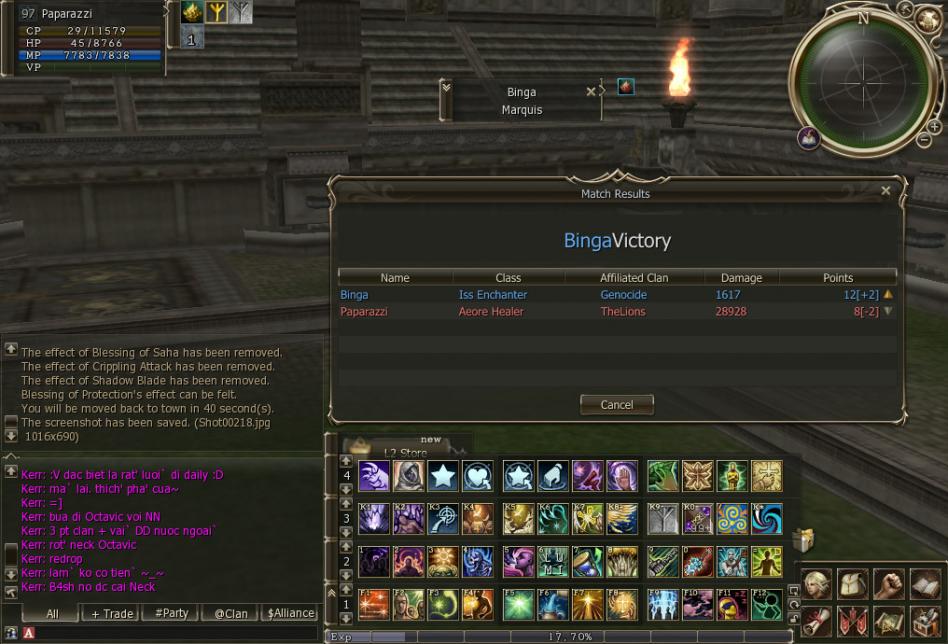Open the $Alliance chat tab

[x=291, y=613]
